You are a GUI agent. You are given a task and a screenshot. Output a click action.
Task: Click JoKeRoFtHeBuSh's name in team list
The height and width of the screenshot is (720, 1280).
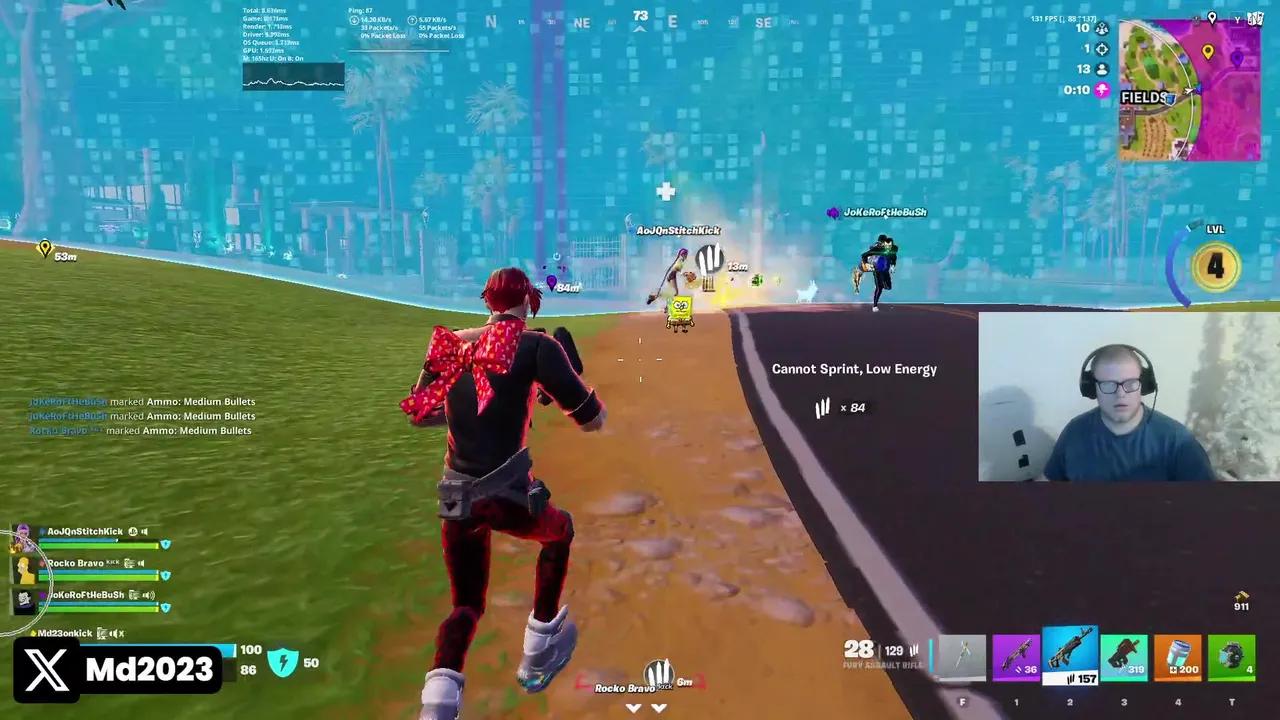[x=85, y=594]
